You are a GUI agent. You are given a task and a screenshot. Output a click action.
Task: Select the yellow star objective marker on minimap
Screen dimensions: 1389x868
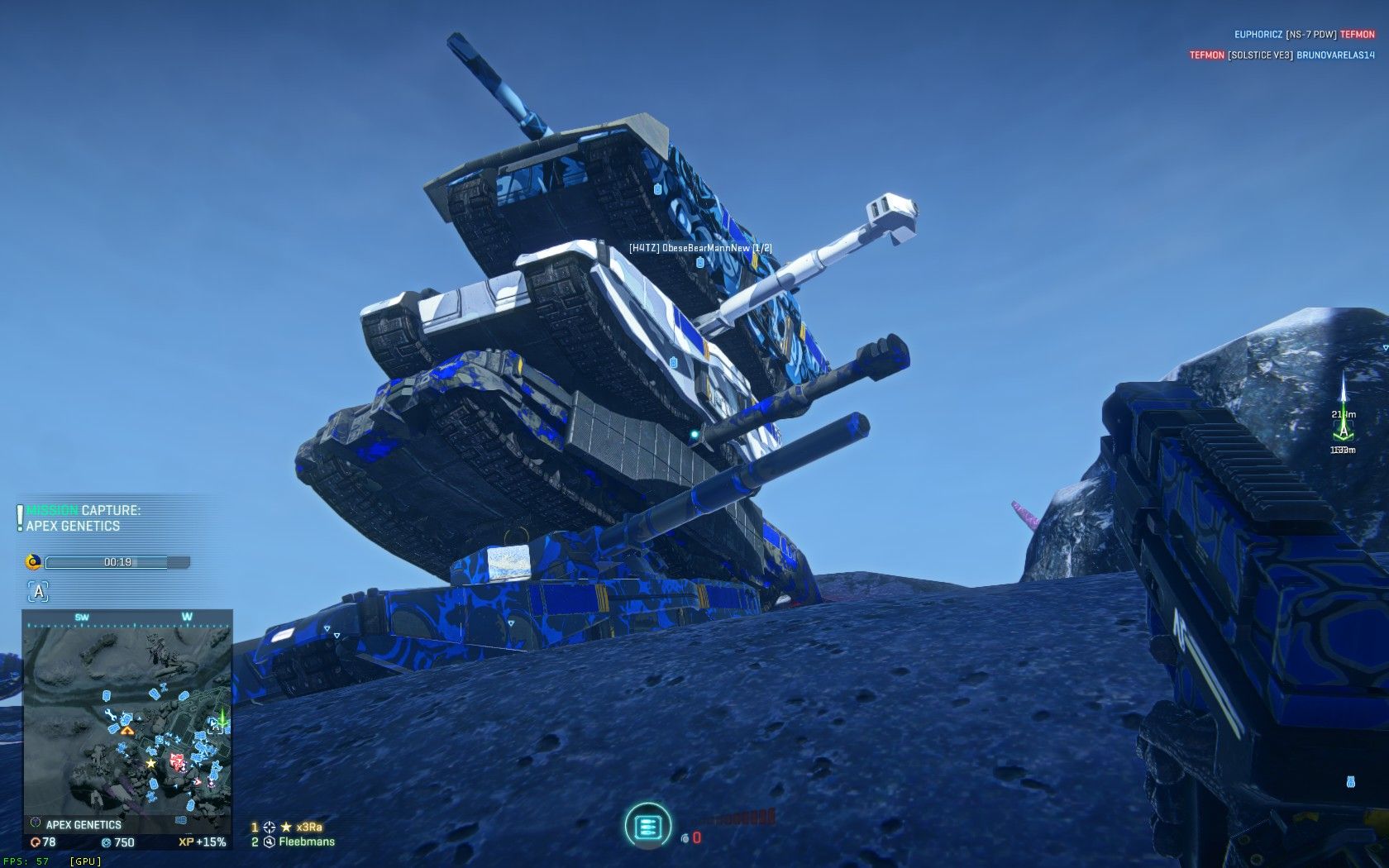(151, 763)
